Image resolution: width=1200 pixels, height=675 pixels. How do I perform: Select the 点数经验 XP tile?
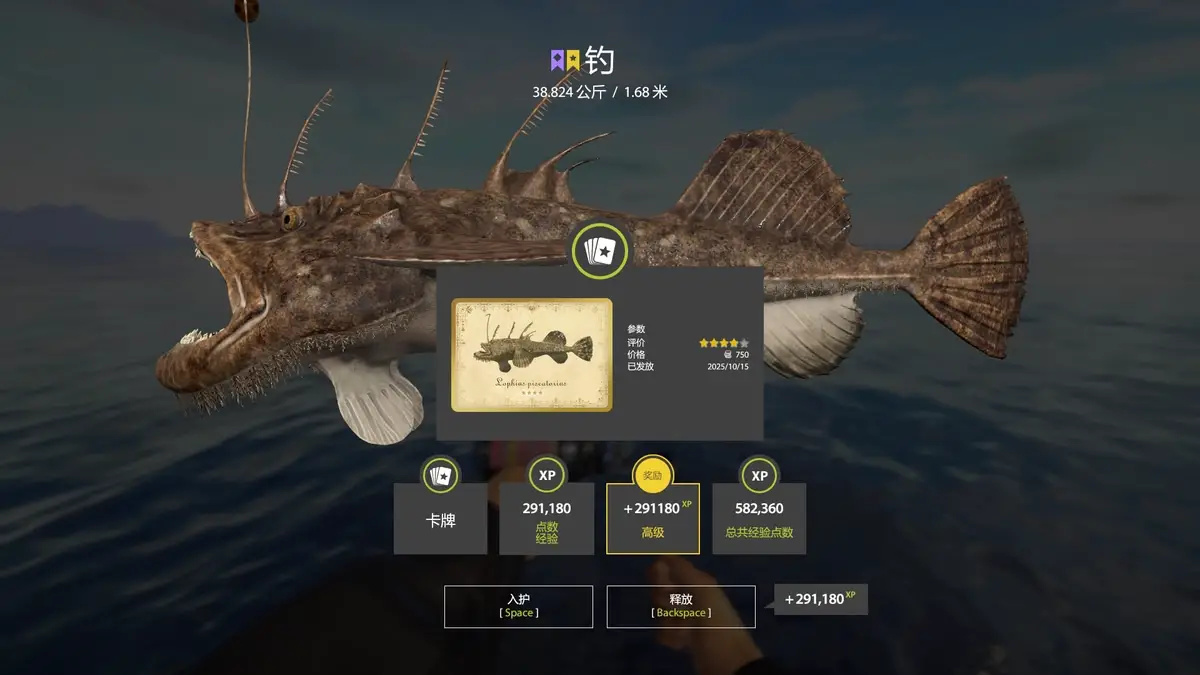pos(547,519)
